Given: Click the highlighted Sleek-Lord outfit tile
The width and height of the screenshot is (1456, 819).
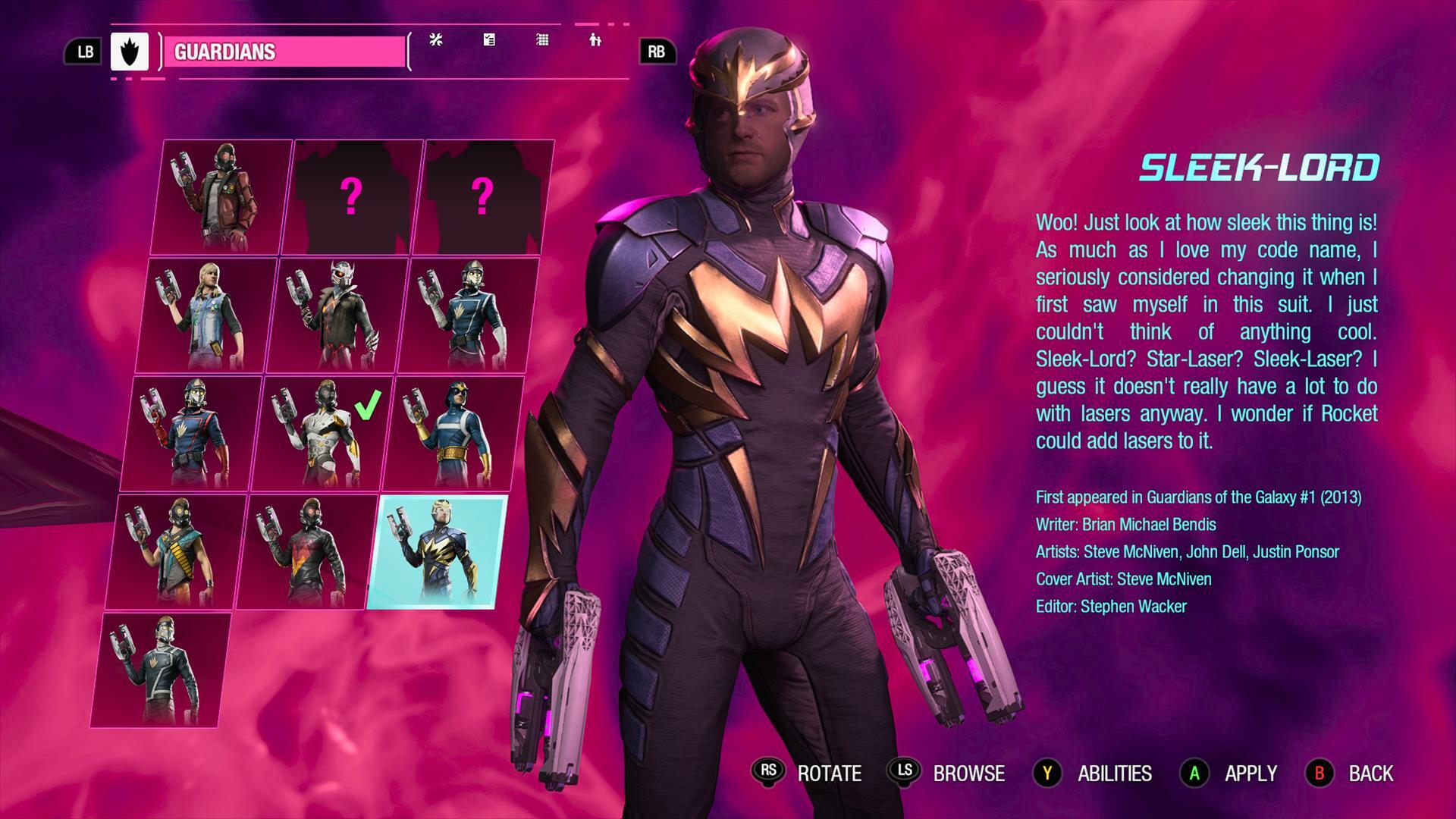Looking at the screenshot, I should click(438, 552).
